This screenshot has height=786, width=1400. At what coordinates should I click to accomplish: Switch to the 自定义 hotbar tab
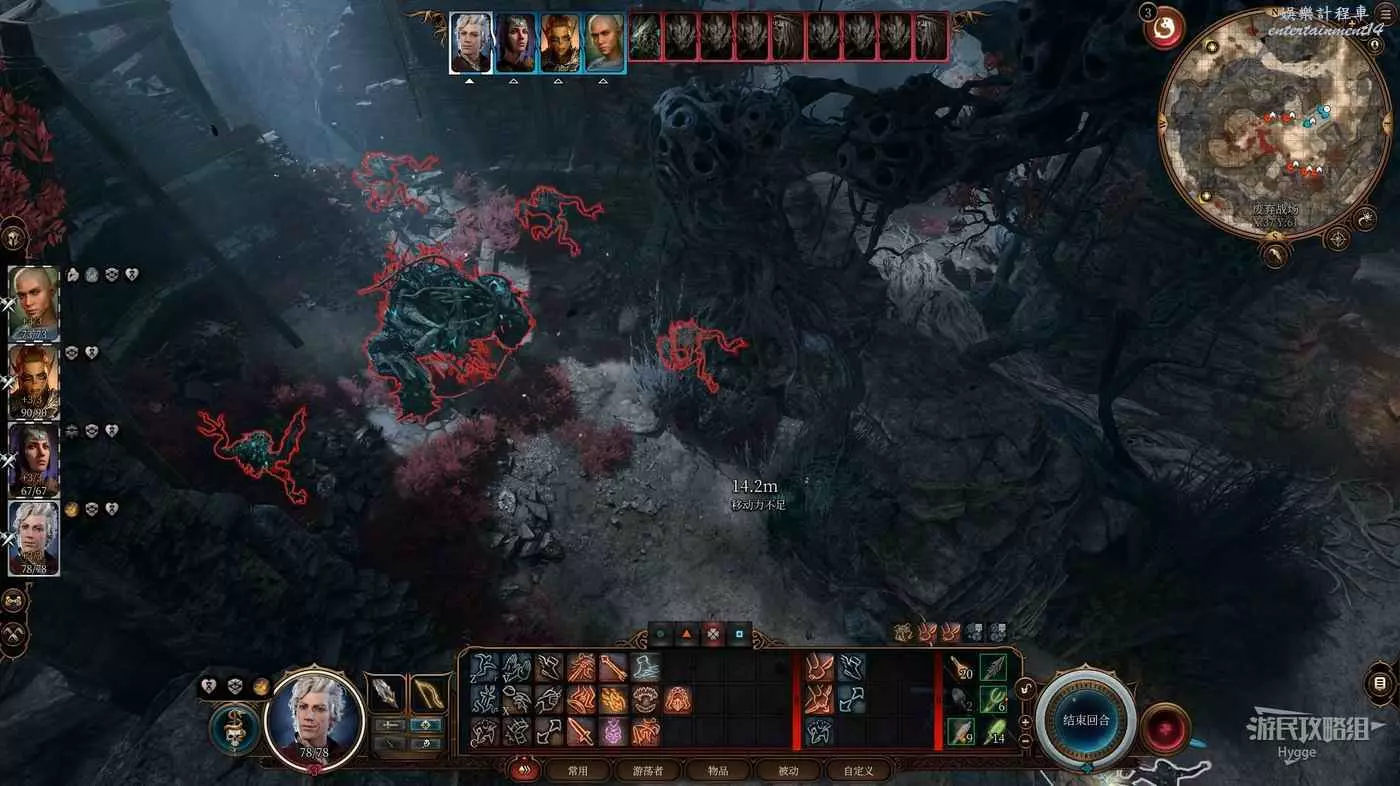pyautogui.click(x=858, y=770)
